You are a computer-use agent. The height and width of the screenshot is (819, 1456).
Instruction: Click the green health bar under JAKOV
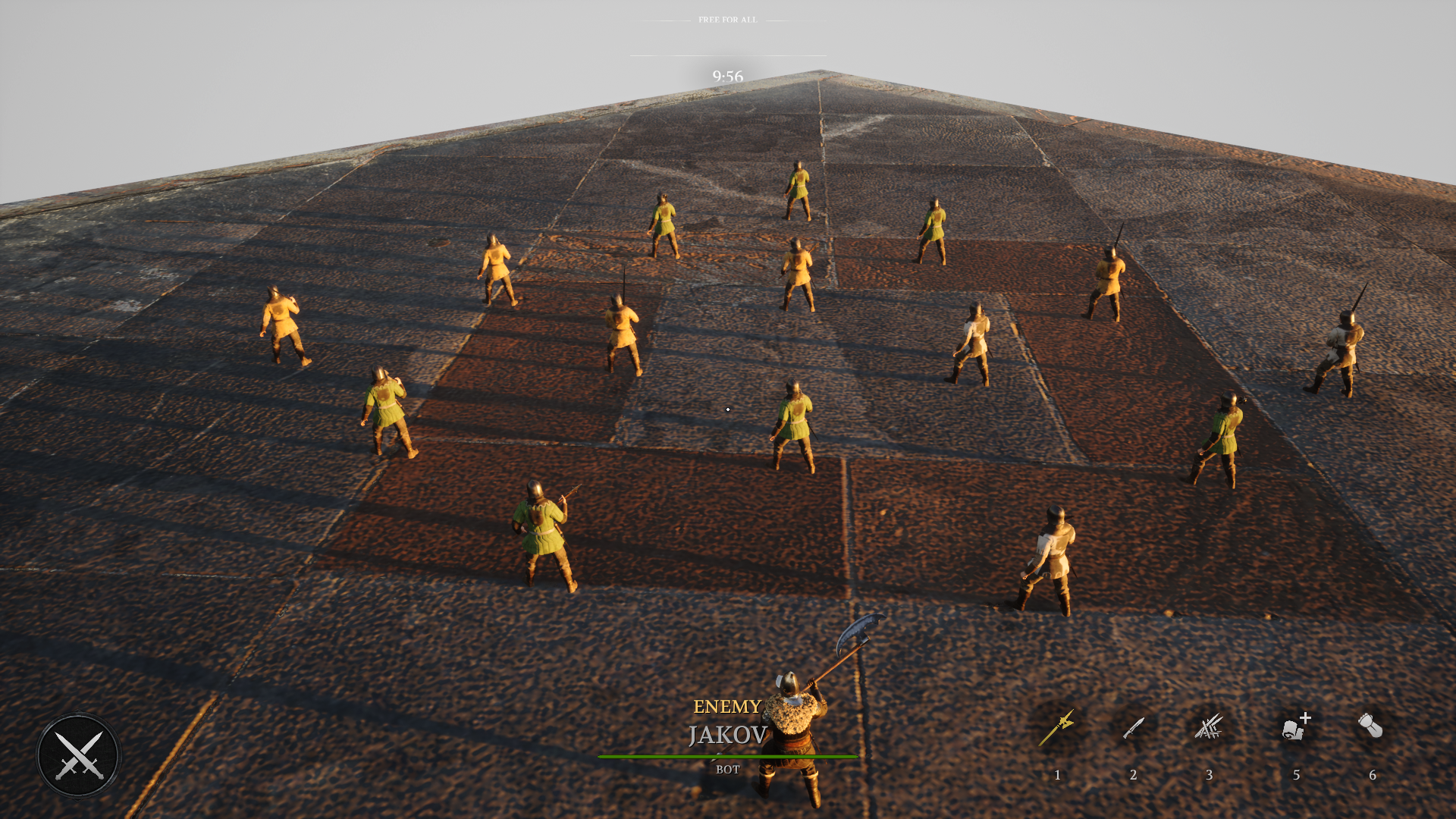(727, 755)
